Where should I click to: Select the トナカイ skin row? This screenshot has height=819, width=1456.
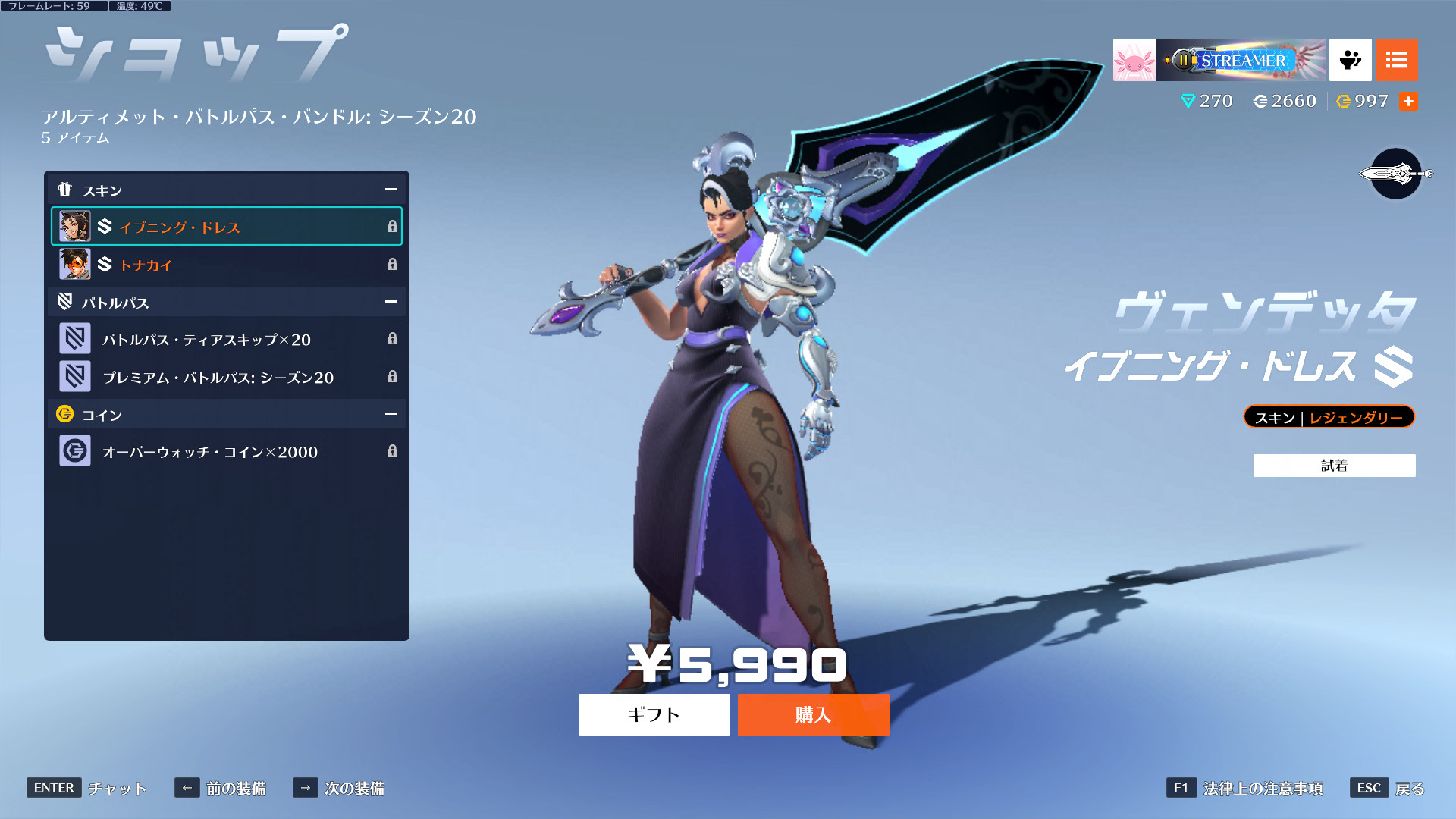tap(226, 265)
